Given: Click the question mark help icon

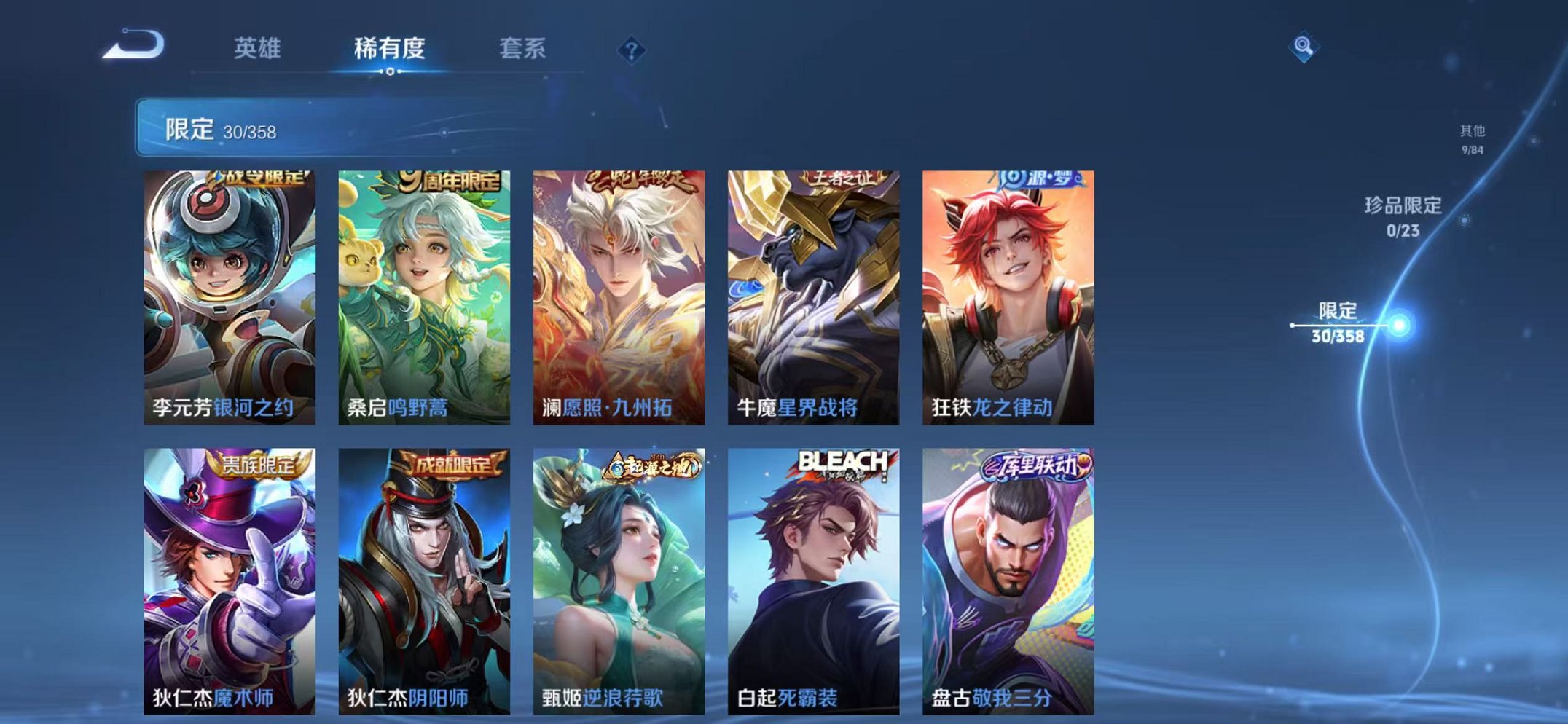Looking at the screenshot, I should [x=633, y=50].
